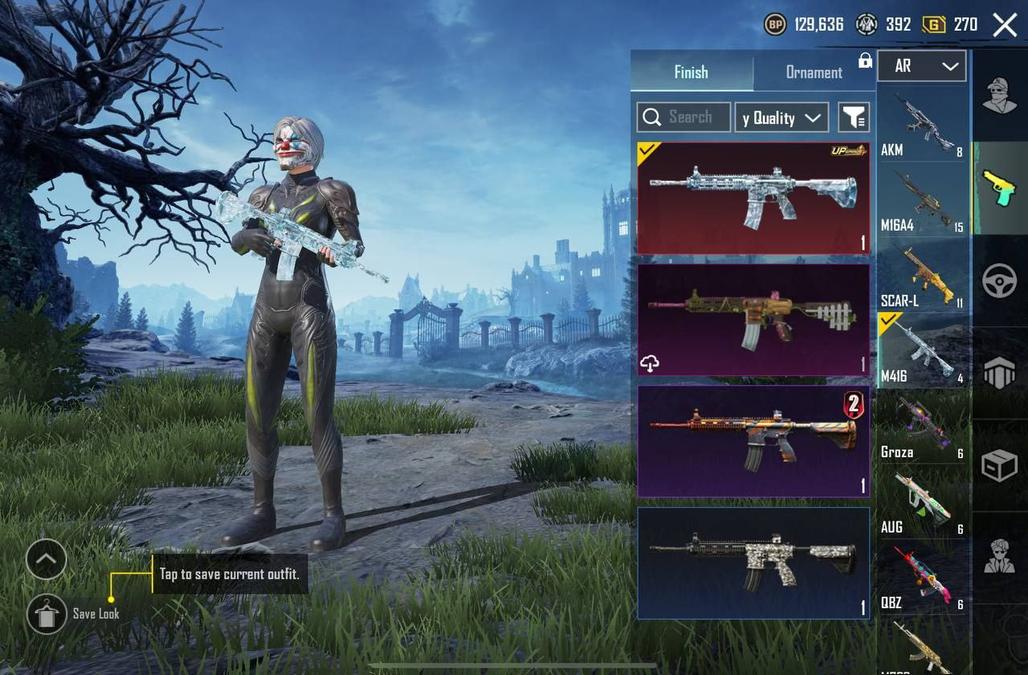Open the Quality sort dropdown

pyautogui.click(x=781, y=117)
